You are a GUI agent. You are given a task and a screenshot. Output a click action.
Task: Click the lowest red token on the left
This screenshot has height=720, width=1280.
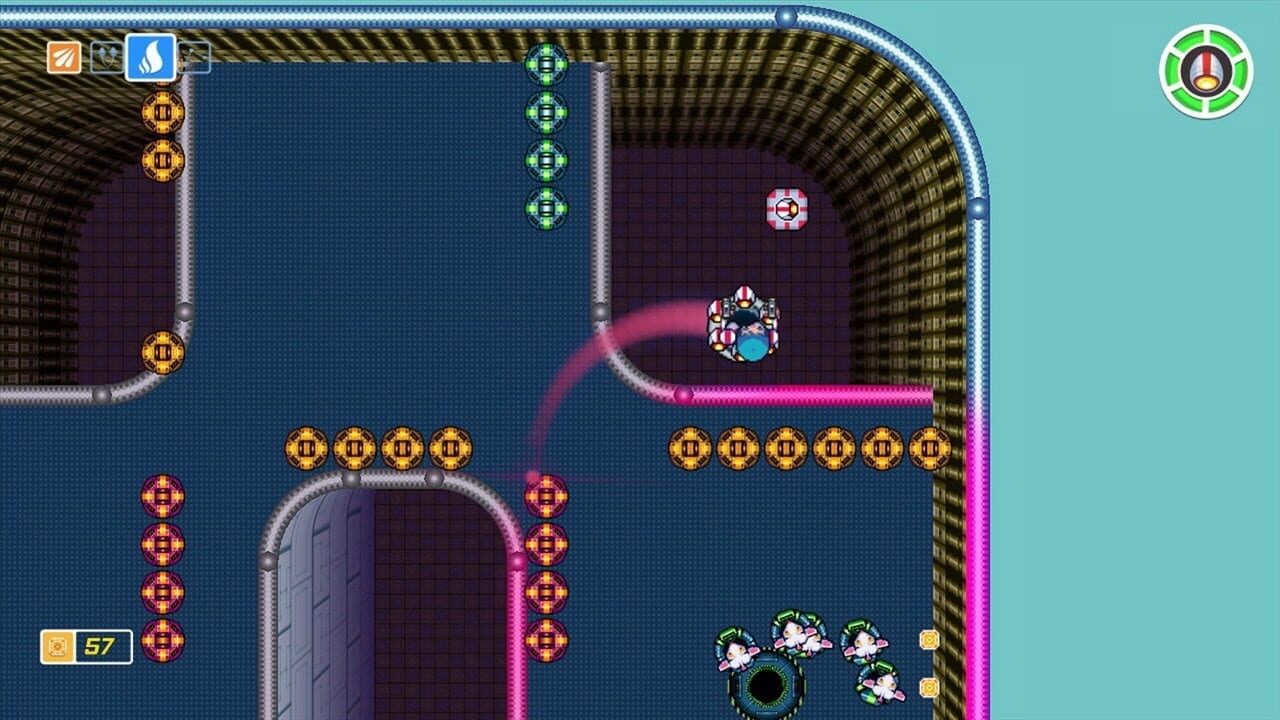(x=160, y=640)
